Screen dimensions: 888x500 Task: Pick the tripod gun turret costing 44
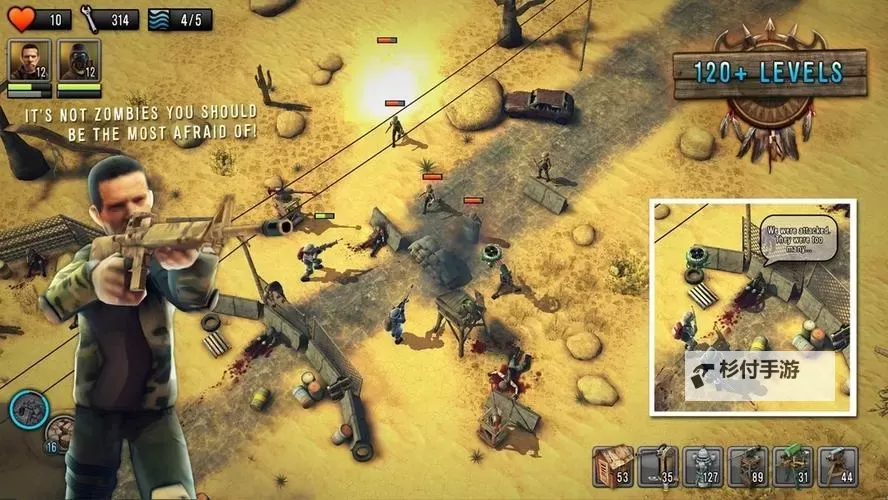(837, 466)
